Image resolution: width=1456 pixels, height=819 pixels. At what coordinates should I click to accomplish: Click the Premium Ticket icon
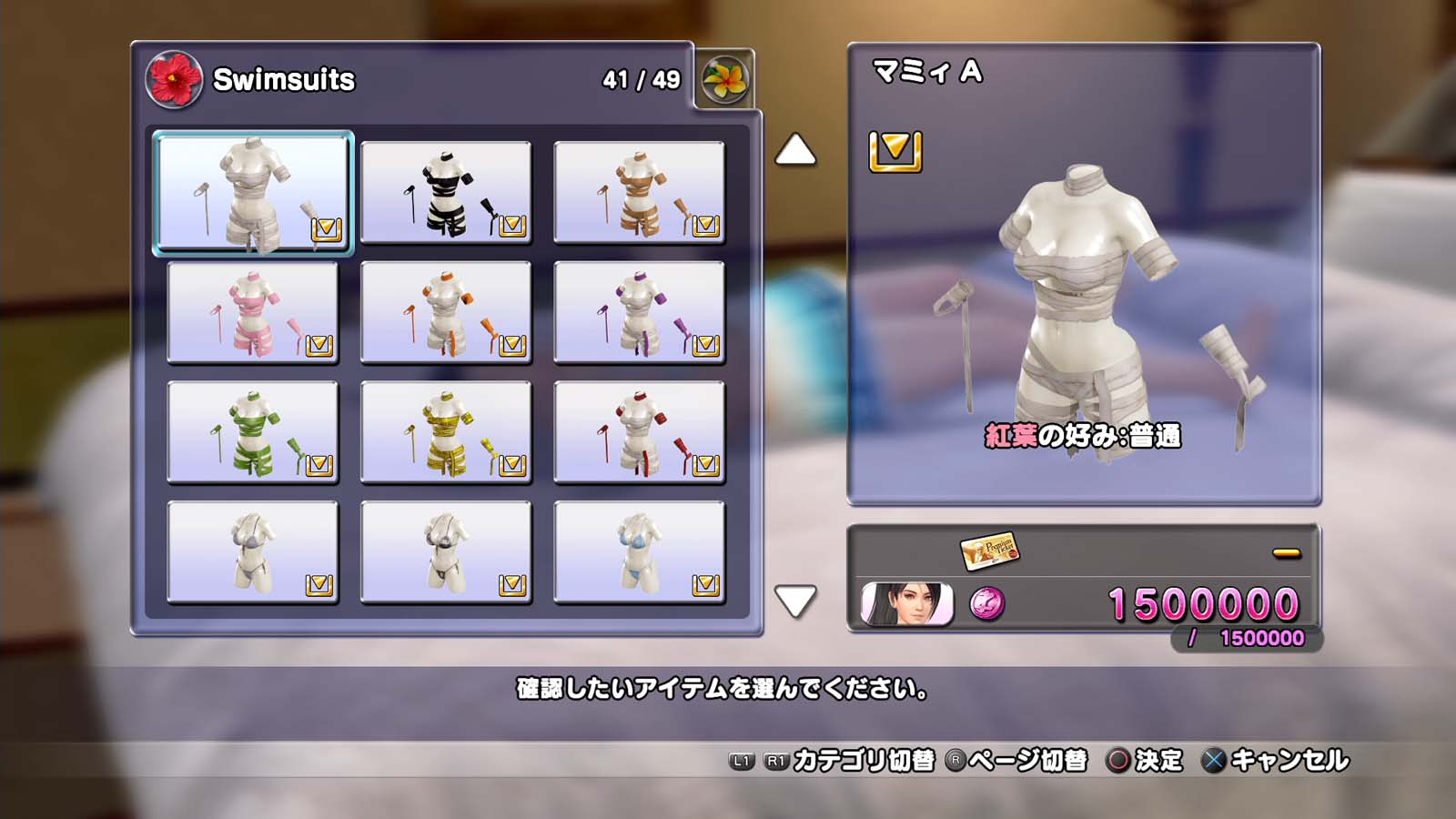(989, 550)
